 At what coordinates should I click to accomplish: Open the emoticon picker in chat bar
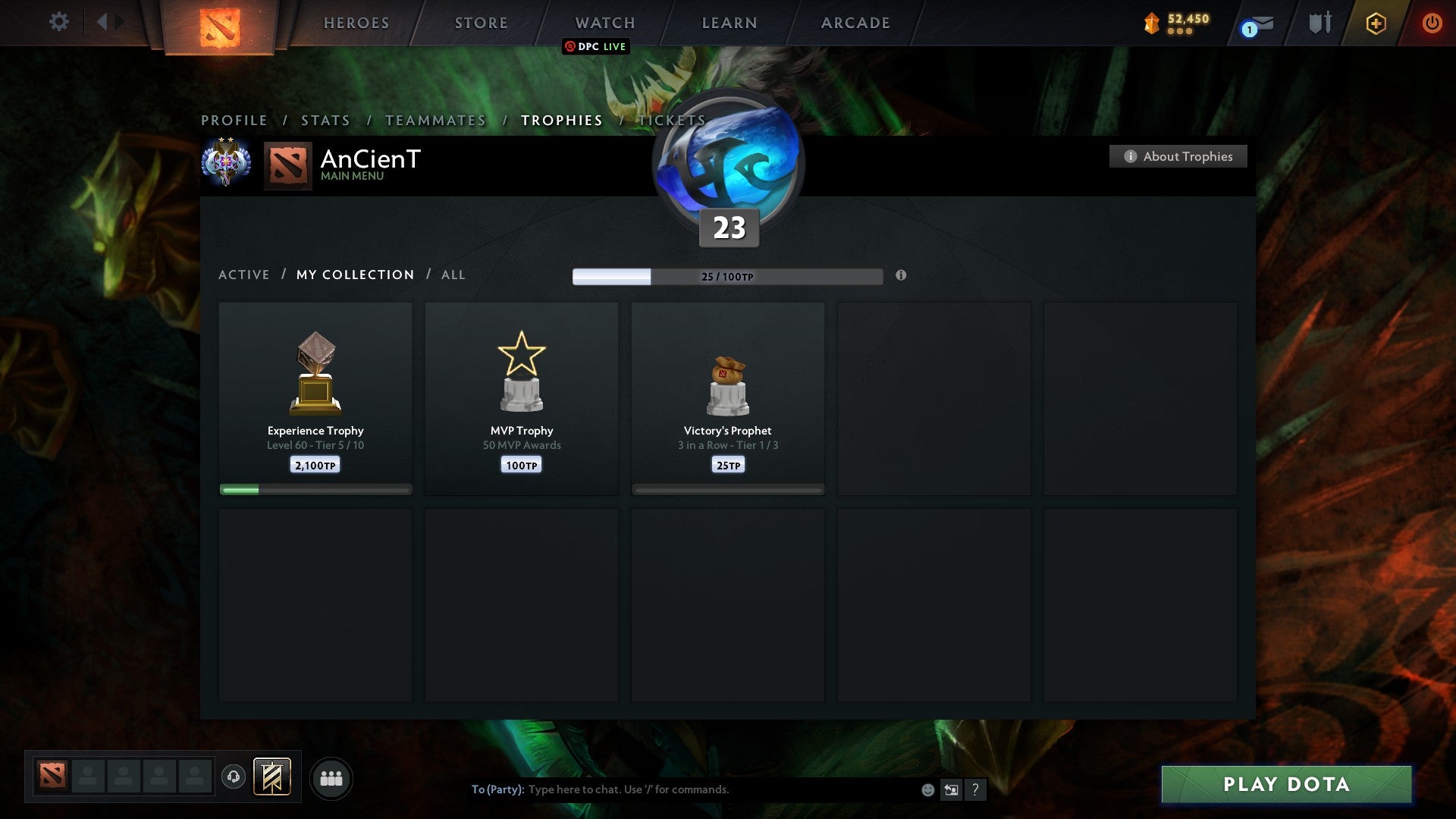927,789
